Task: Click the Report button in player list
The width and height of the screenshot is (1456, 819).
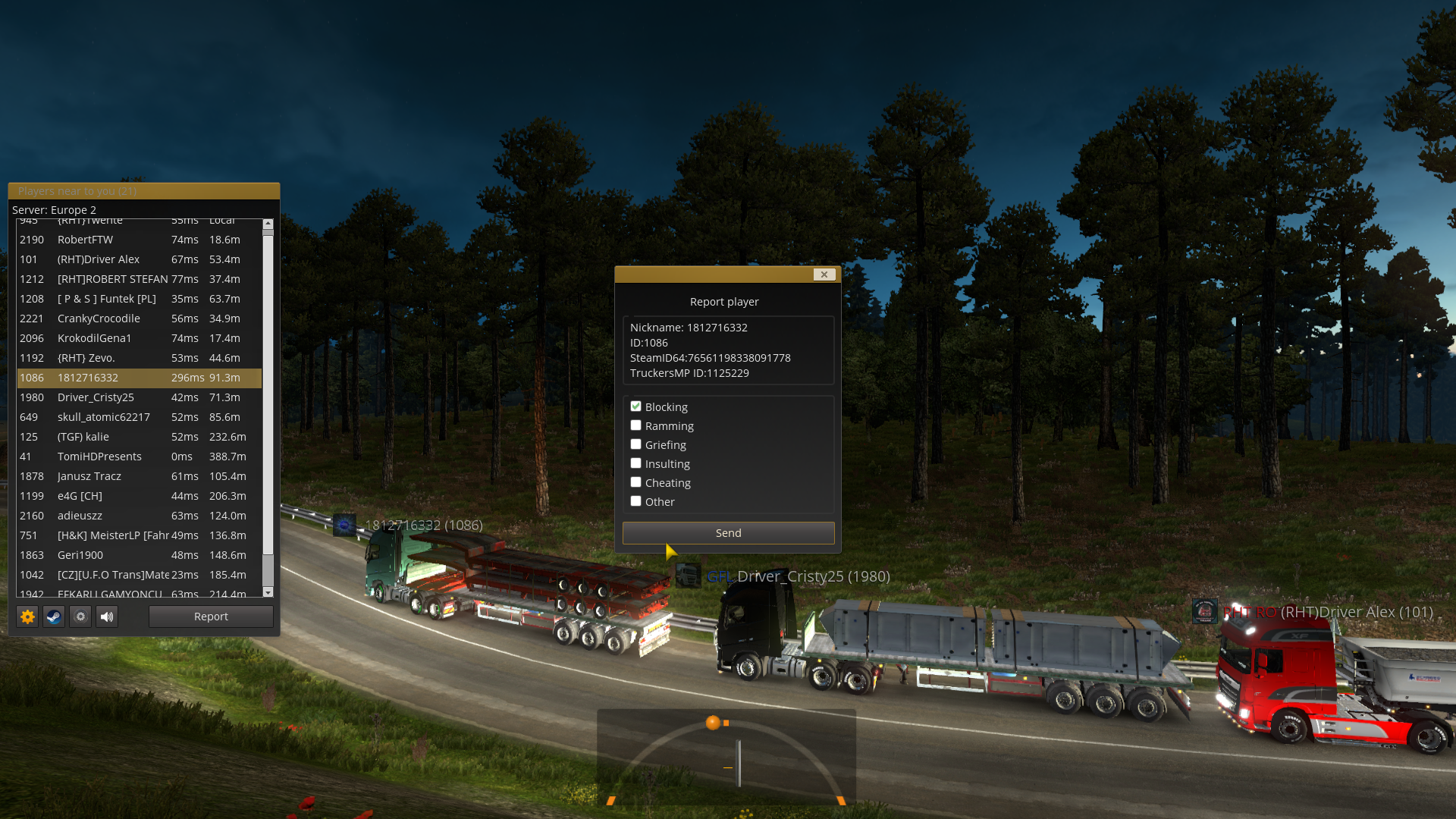Action: point(211,617)
